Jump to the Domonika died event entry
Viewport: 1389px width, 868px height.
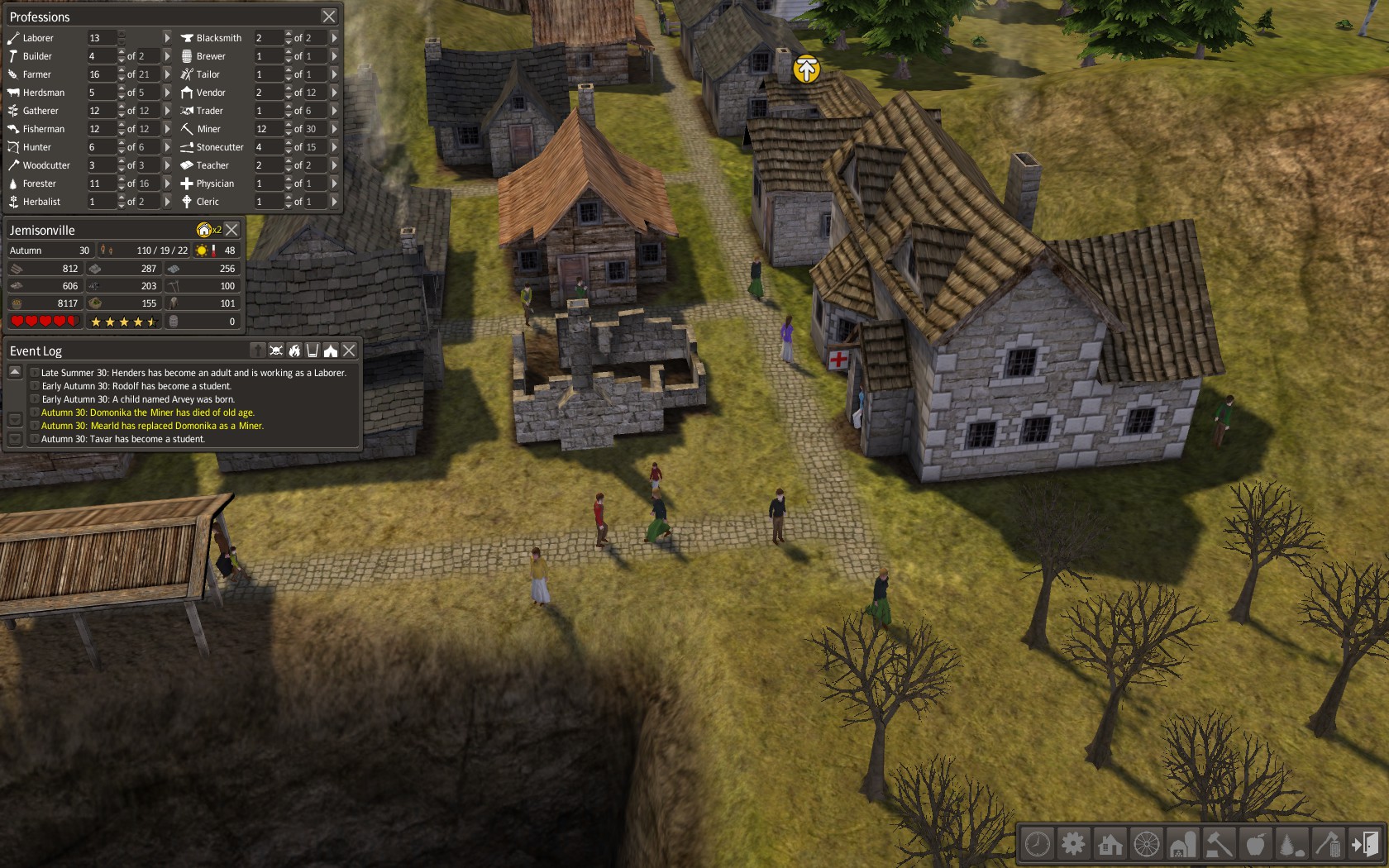[148, 413]
